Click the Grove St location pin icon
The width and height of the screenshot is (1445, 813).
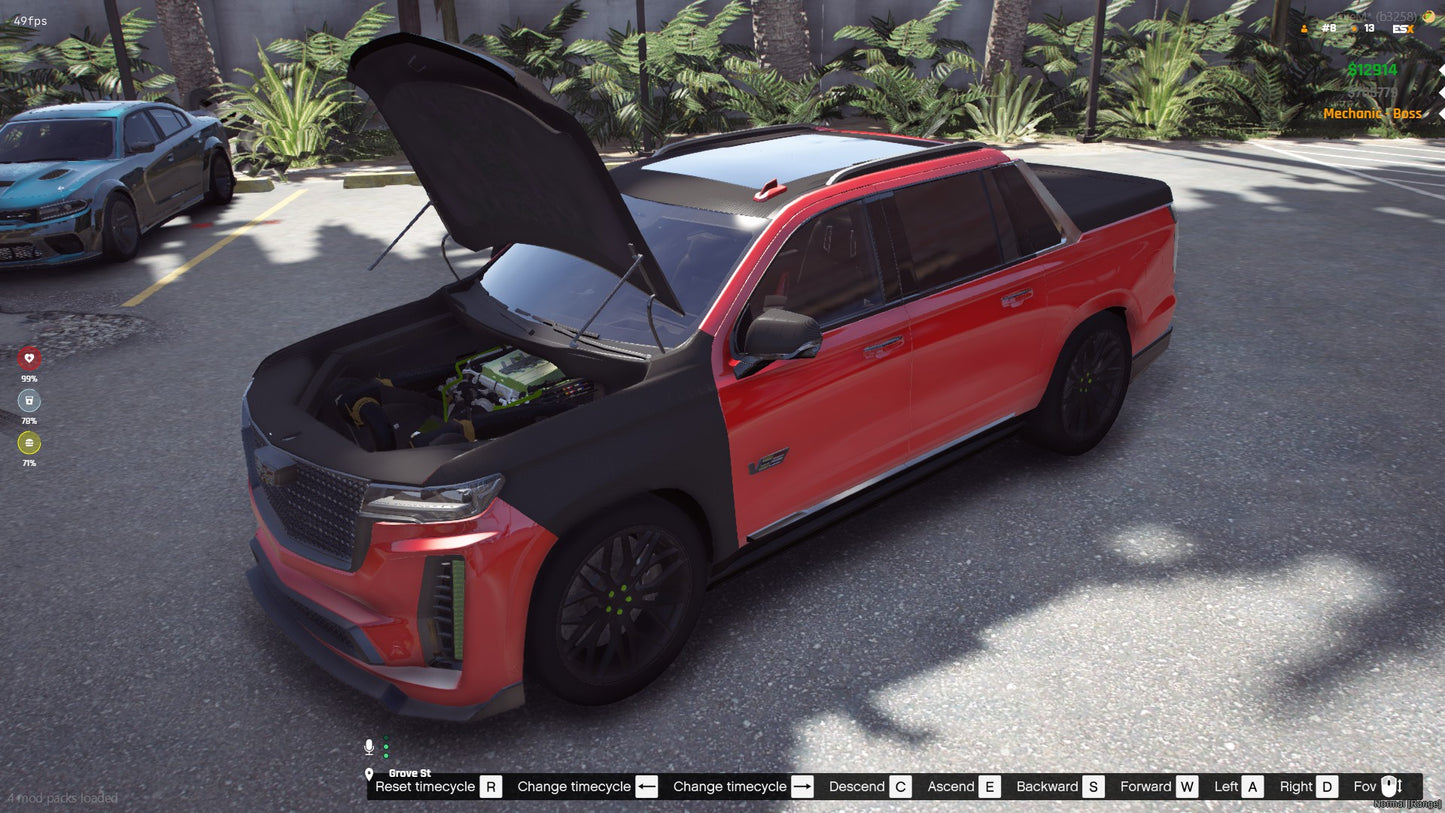point(369,774)
